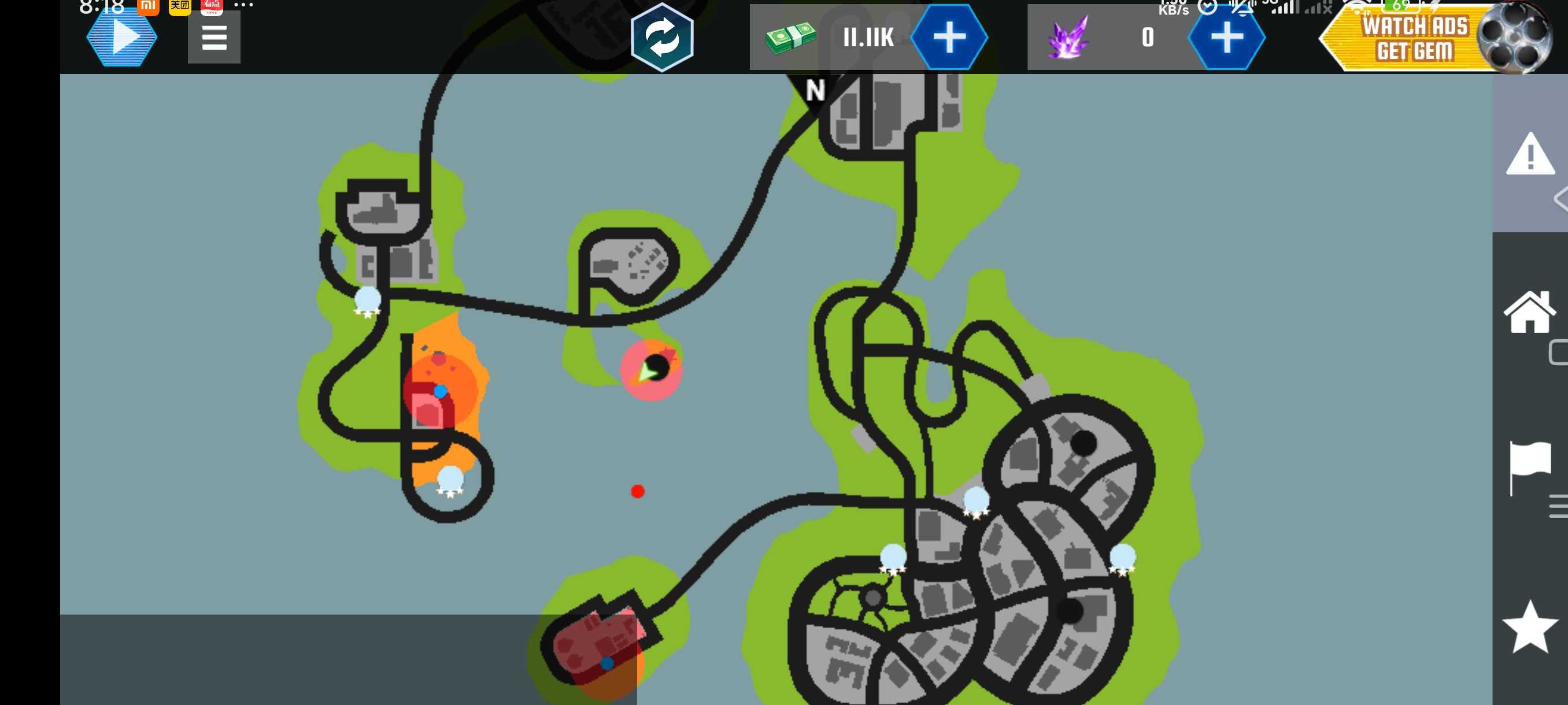Select the white flag icon
1568x705 pixels.
(1529, 466)
